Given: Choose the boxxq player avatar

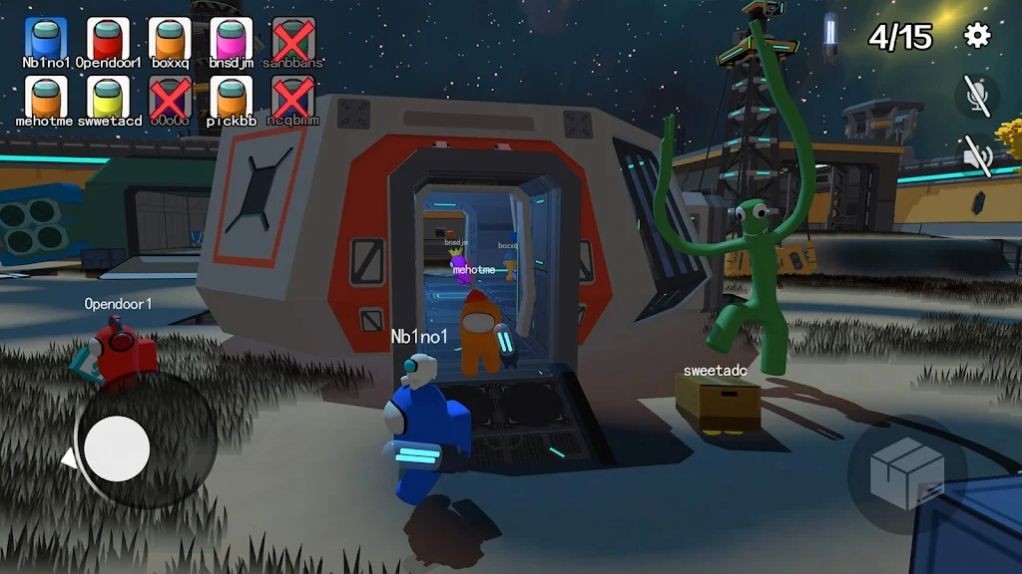Looking at the screenshot, I should coord(169,38).
